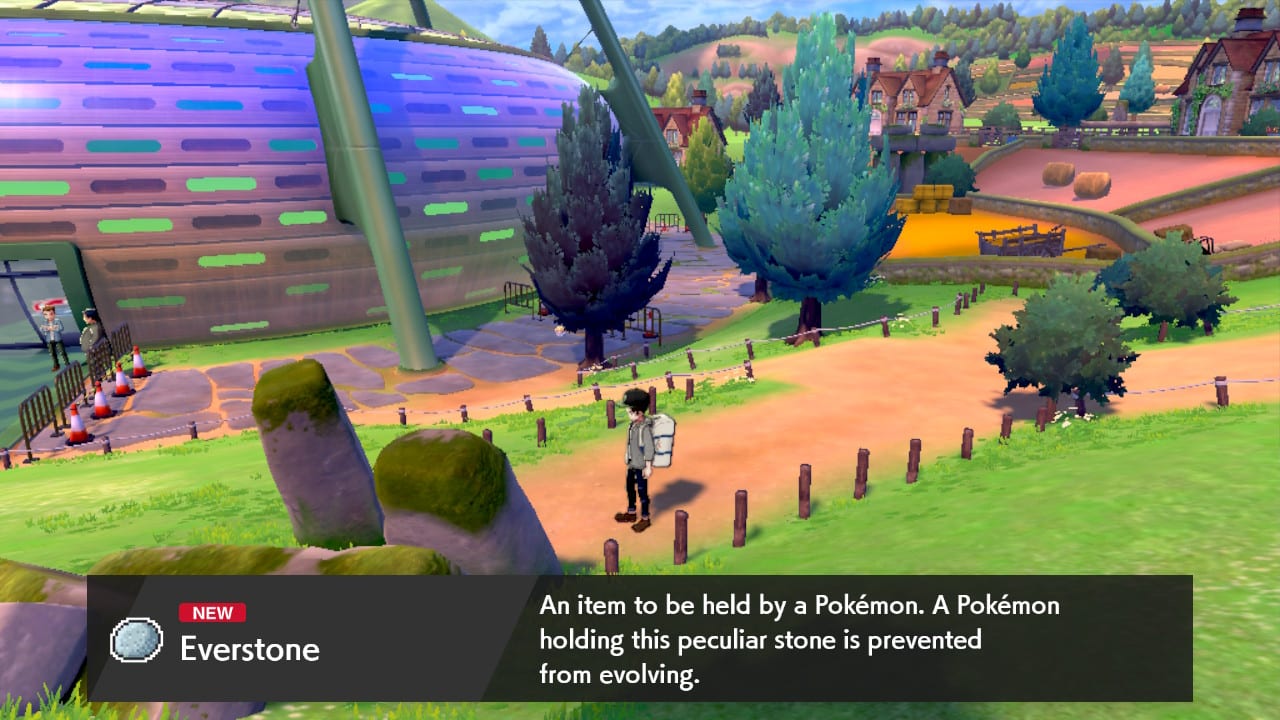Click the dark-haired NPC by the barriers
The image size is (1280, 720).
pyautogui.click(x=90, y=335)
